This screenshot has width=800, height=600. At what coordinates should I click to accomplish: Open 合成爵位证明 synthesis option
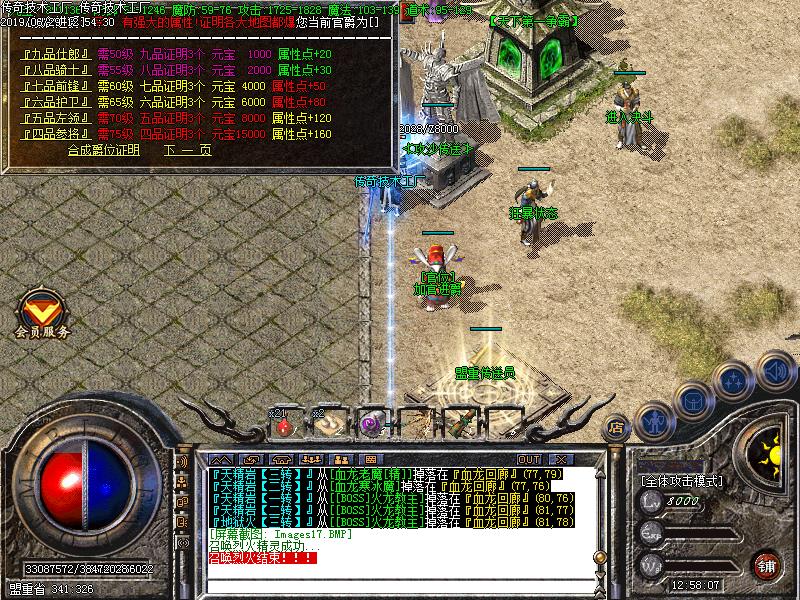coord(103,150)
